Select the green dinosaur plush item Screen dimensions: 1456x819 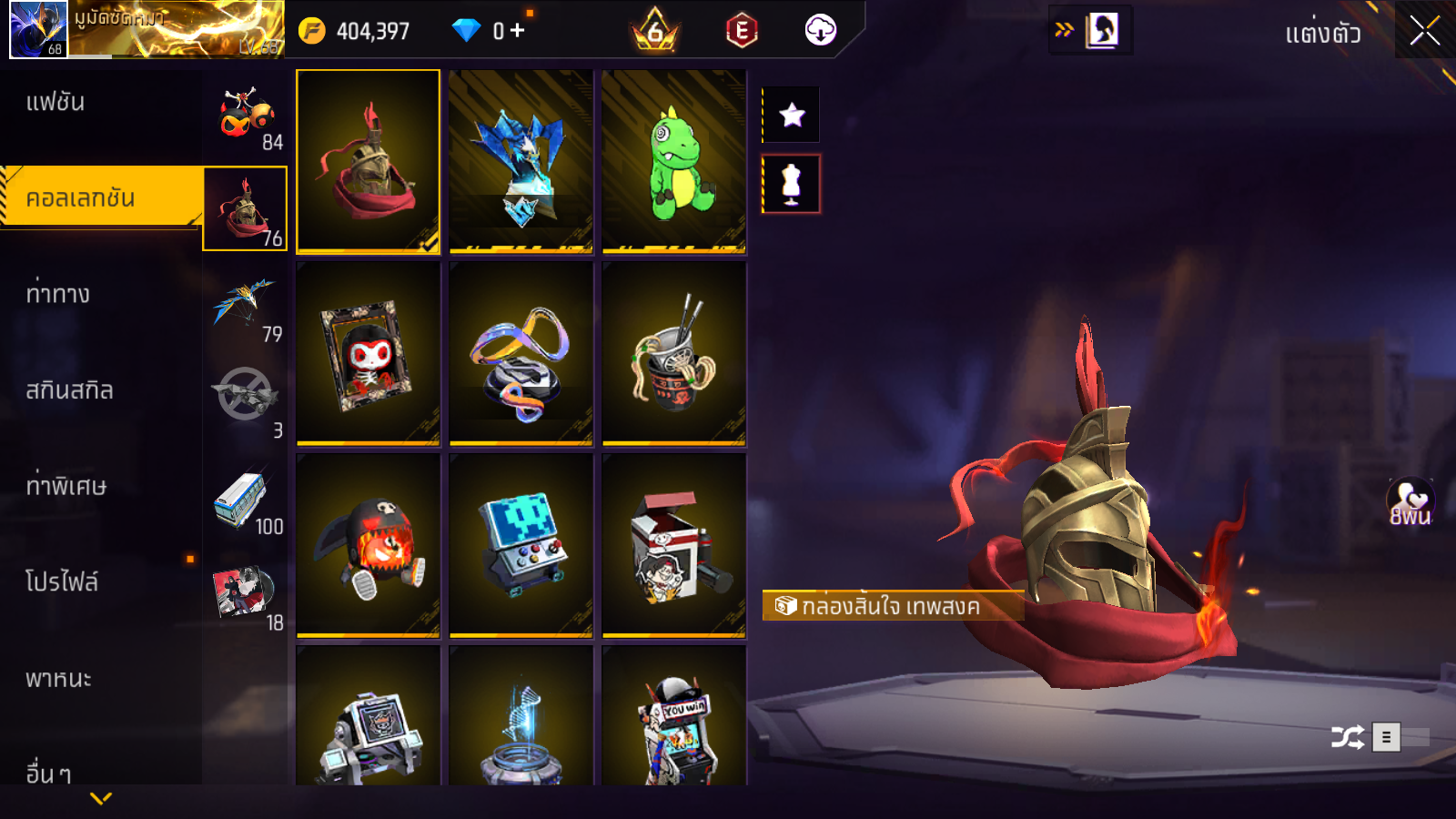[x=674, y=161]
